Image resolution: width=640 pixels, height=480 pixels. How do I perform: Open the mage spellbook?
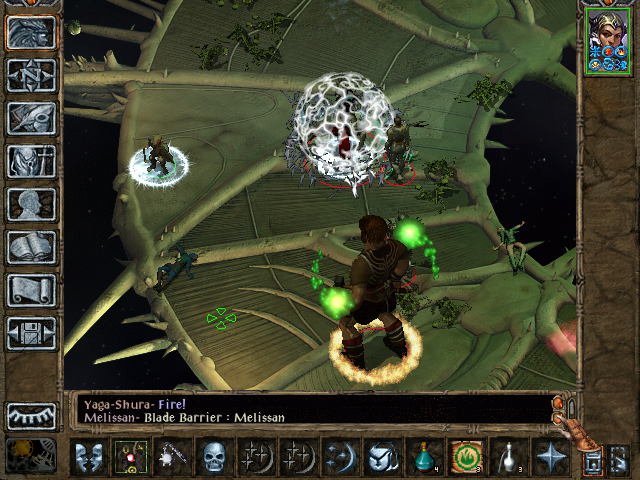(x=31, y=247)
